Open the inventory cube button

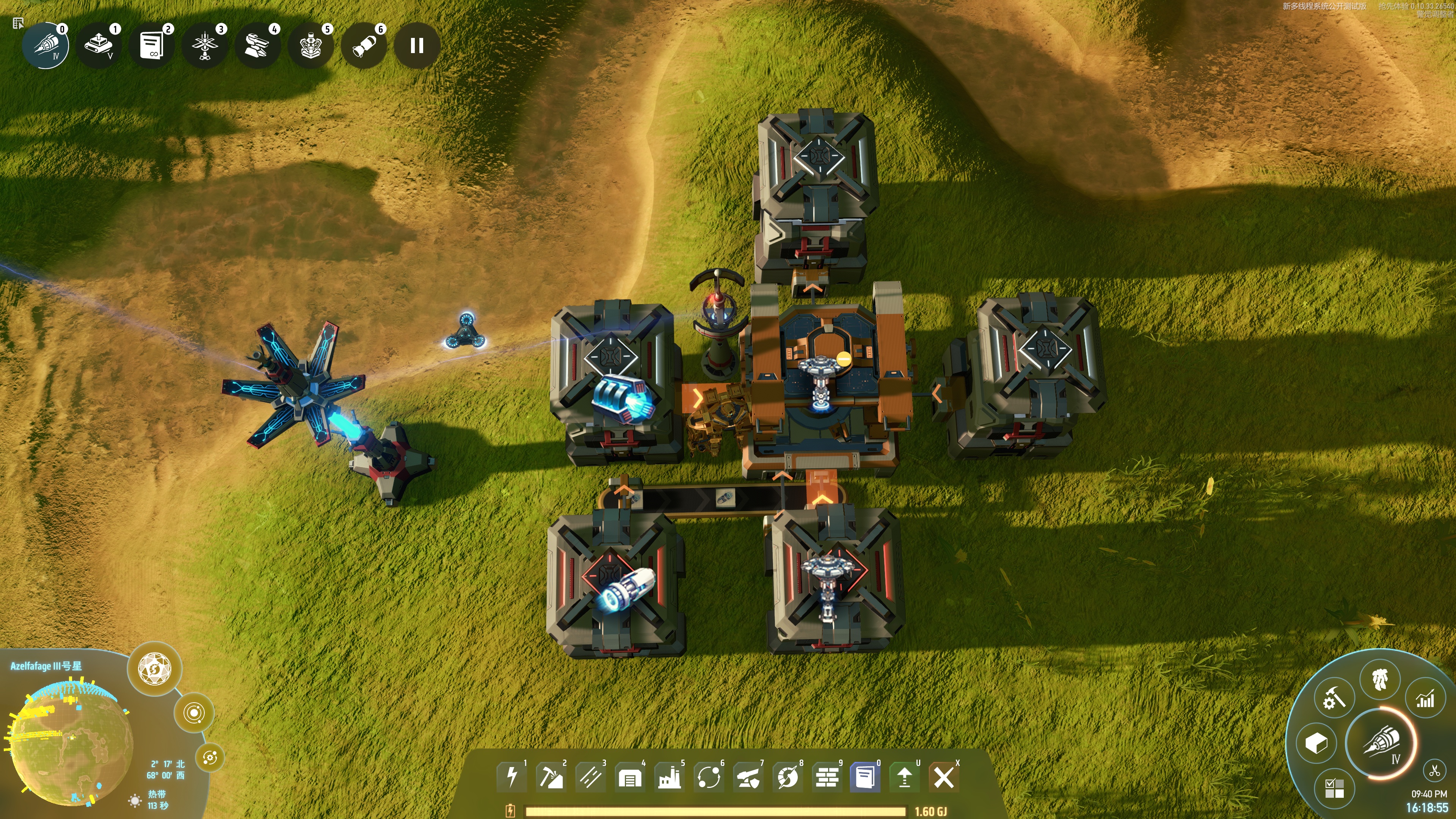point(1316,743)
